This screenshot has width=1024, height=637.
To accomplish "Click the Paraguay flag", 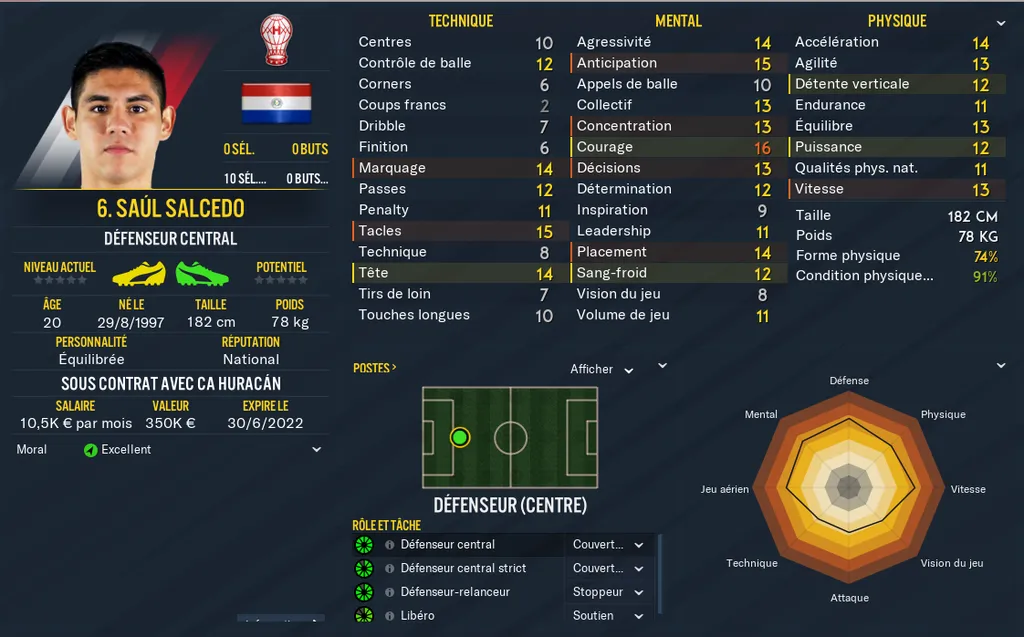I will tap(276, 103).
